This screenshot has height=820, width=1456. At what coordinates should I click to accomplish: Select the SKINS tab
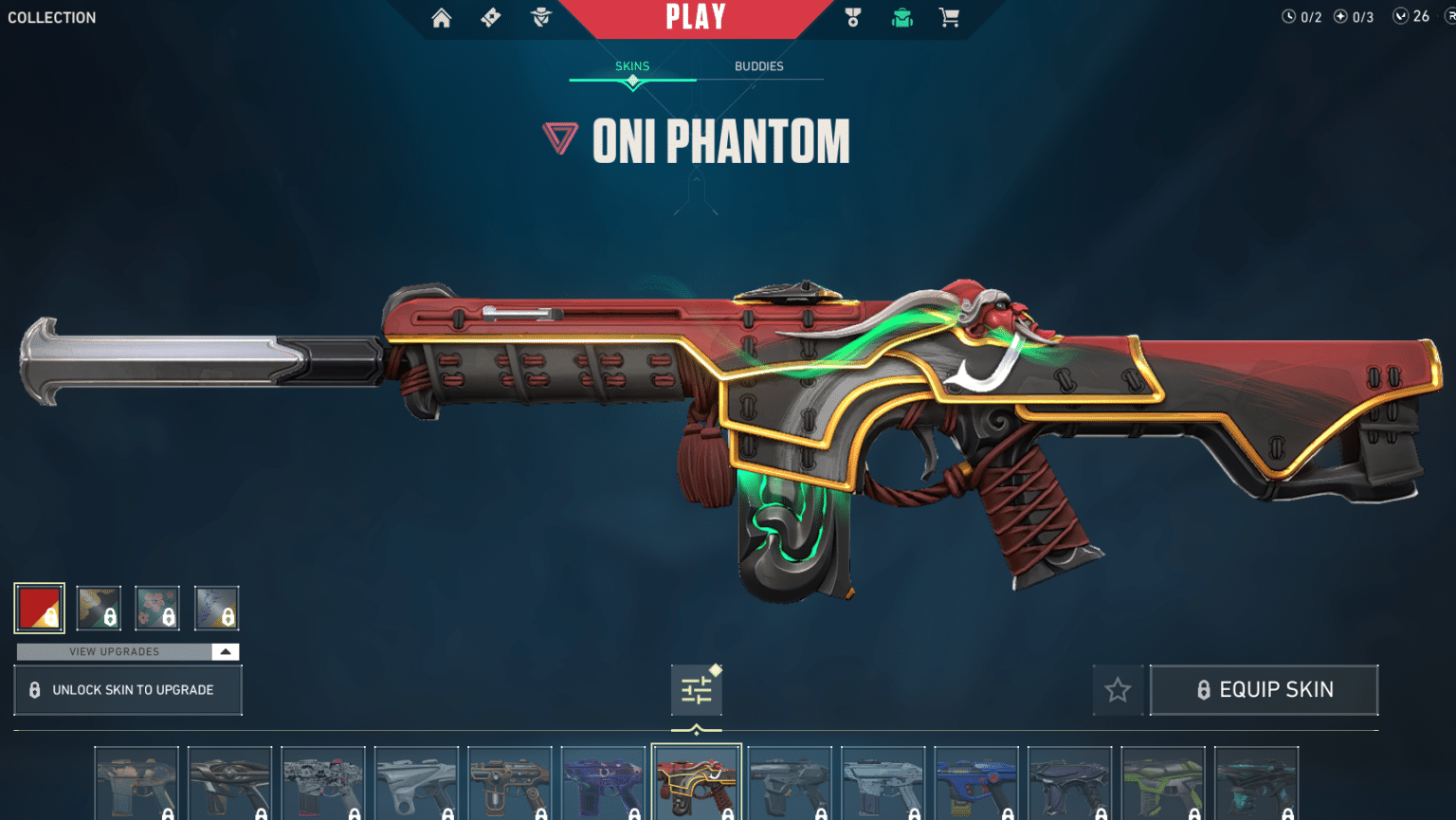[x=631, y=65]
